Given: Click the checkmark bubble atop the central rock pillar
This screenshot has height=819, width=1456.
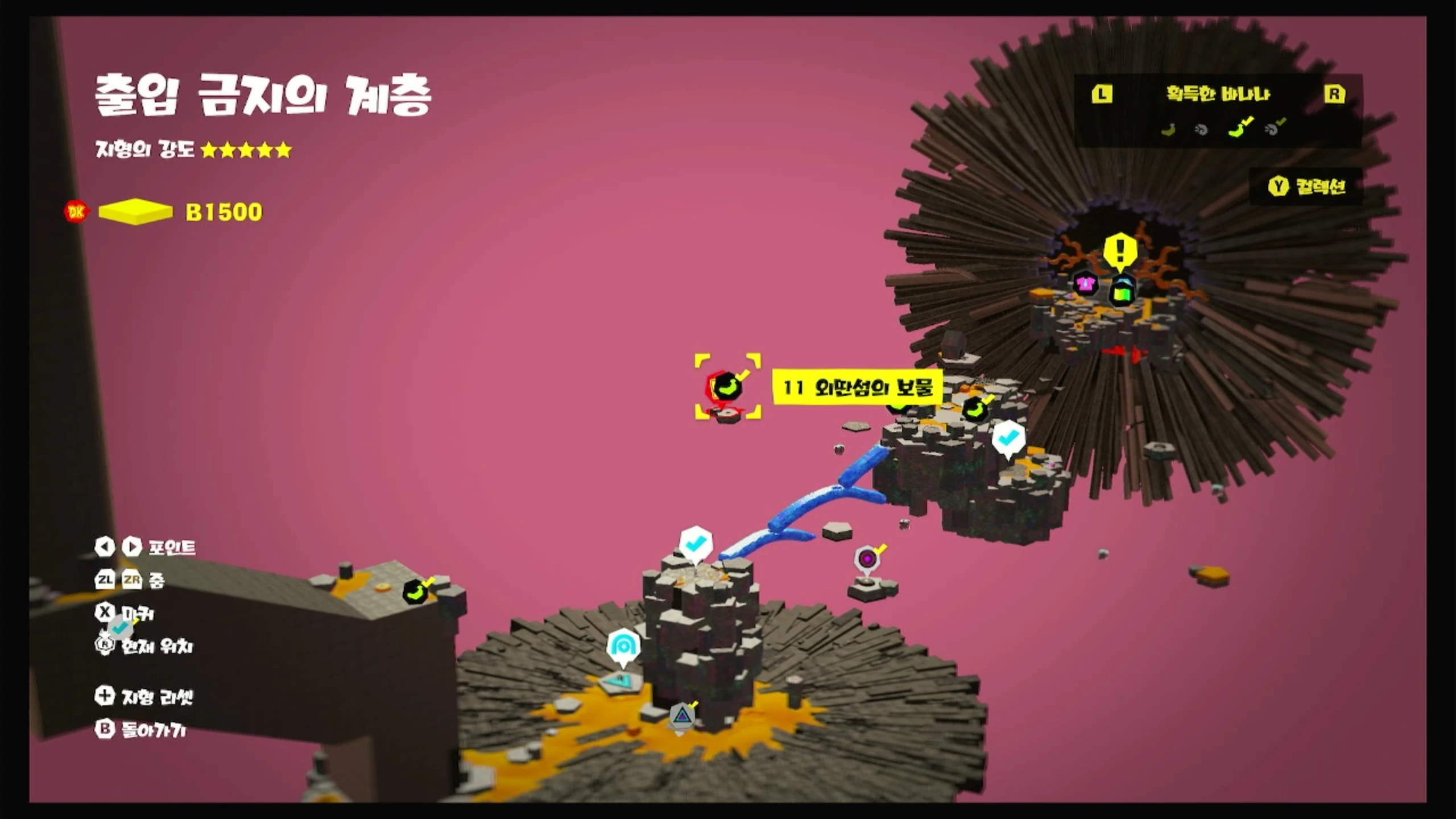Looking at the screenshot, I should [x=695, y=544].
